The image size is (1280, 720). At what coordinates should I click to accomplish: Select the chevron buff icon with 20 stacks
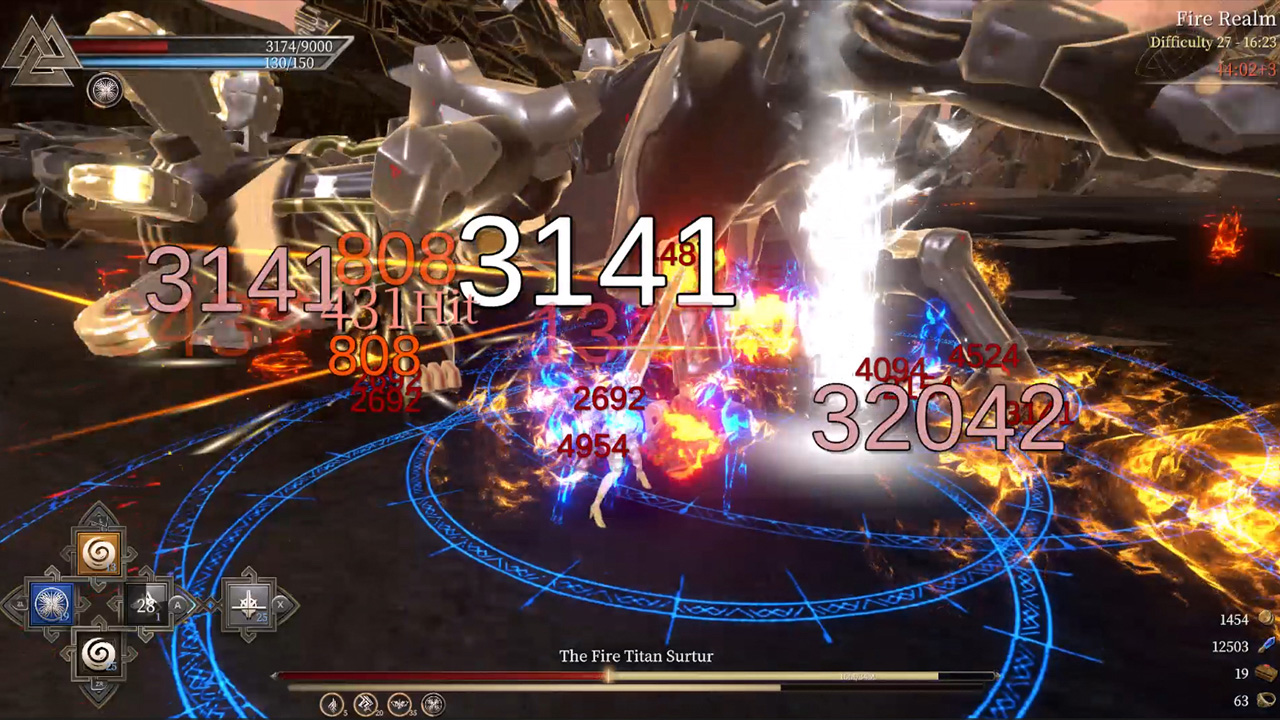point(364,702)
